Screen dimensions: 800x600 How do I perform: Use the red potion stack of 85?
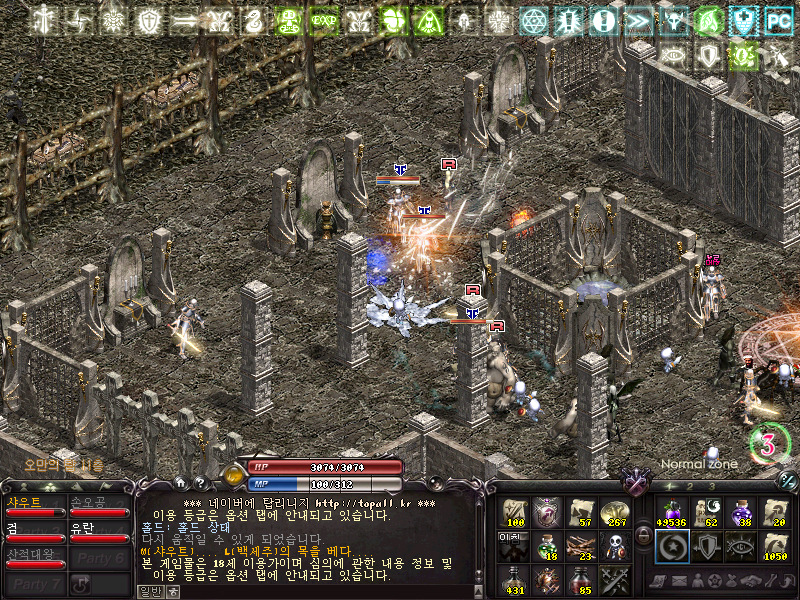click(x=579, y=579)
